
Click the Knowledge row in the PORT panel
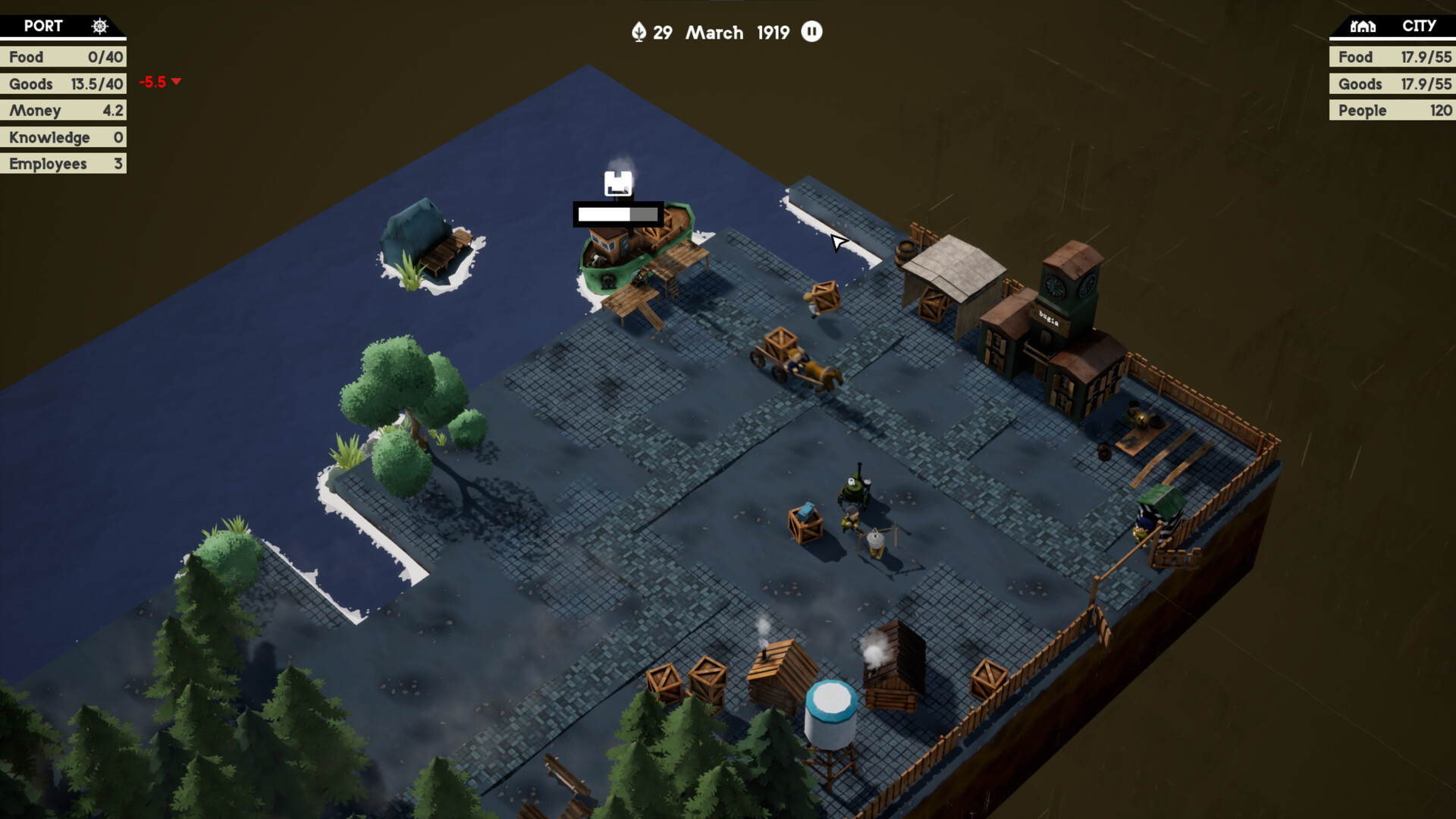tap(63, 137)
